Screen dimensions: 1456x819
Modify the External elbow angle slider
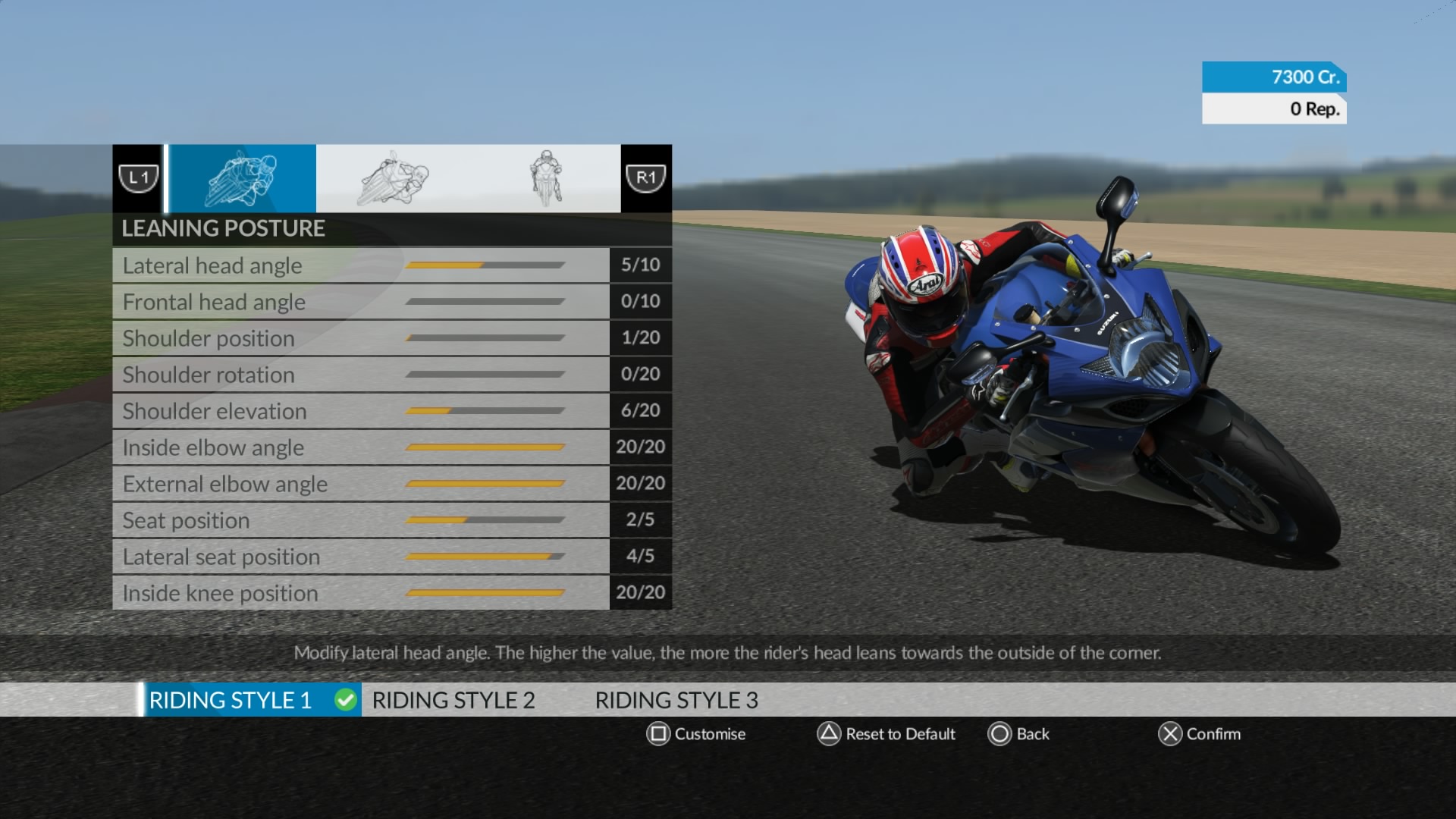[x=485, y=484]
